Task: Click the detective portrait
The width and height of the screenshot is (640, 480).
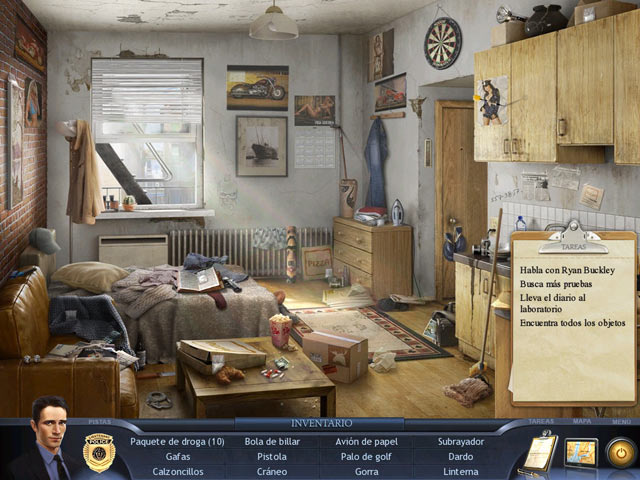Action: 47,440
